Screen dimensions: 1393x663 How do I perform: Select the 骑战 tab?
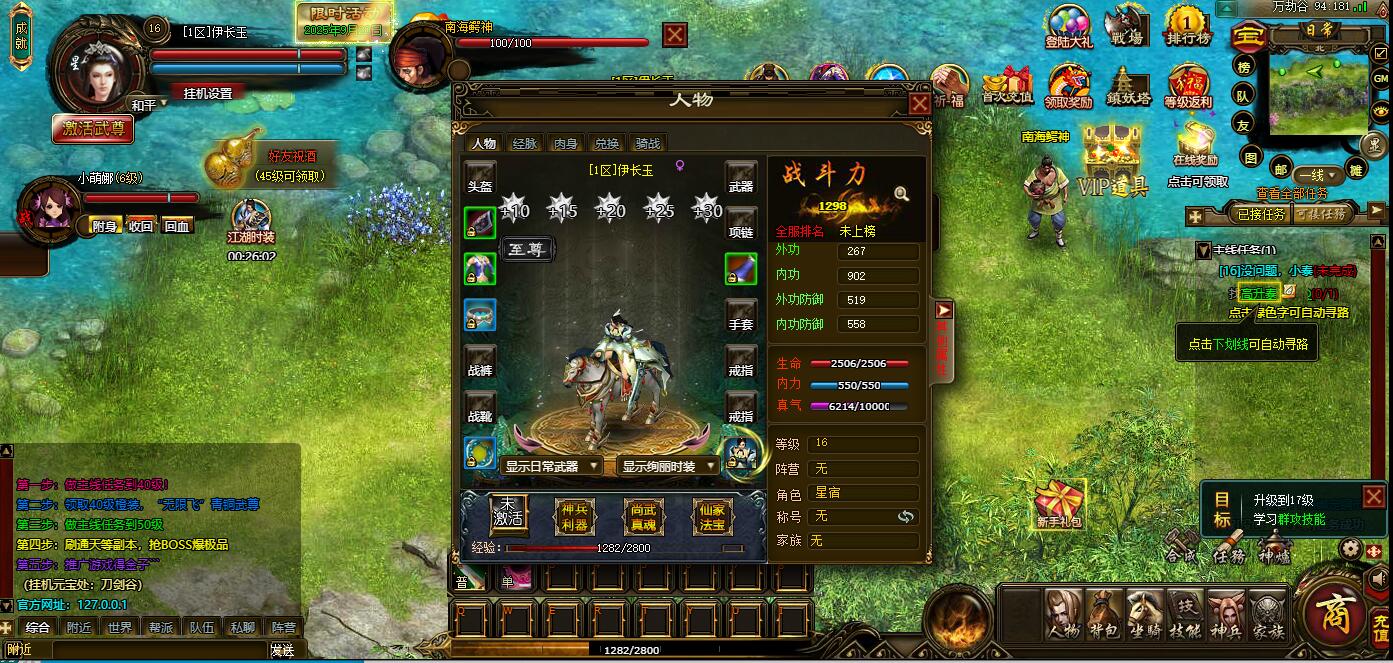click(x=648, y=144)
